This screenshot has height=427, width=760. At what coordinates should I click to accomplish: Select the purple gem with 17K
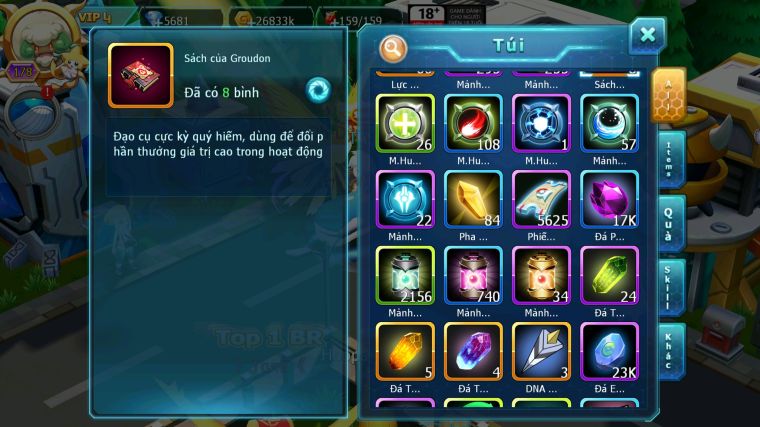pos(609,199)
